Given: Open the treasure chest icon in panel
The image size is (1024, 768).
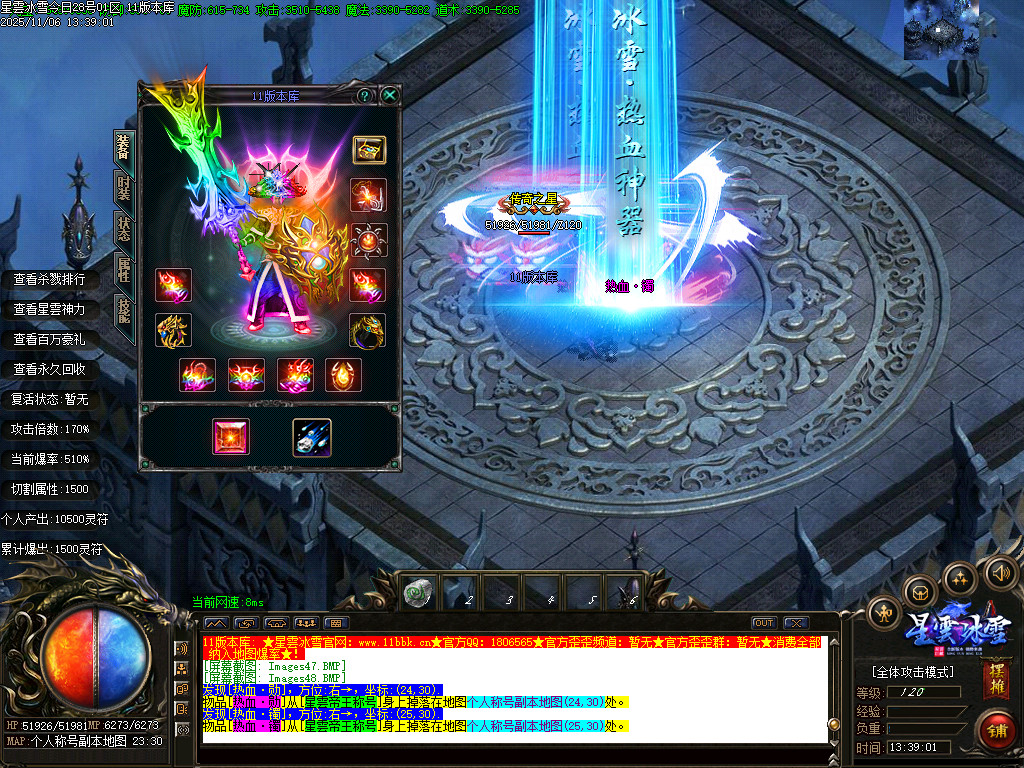Looking at the screenshot, I should click(369, 150).
